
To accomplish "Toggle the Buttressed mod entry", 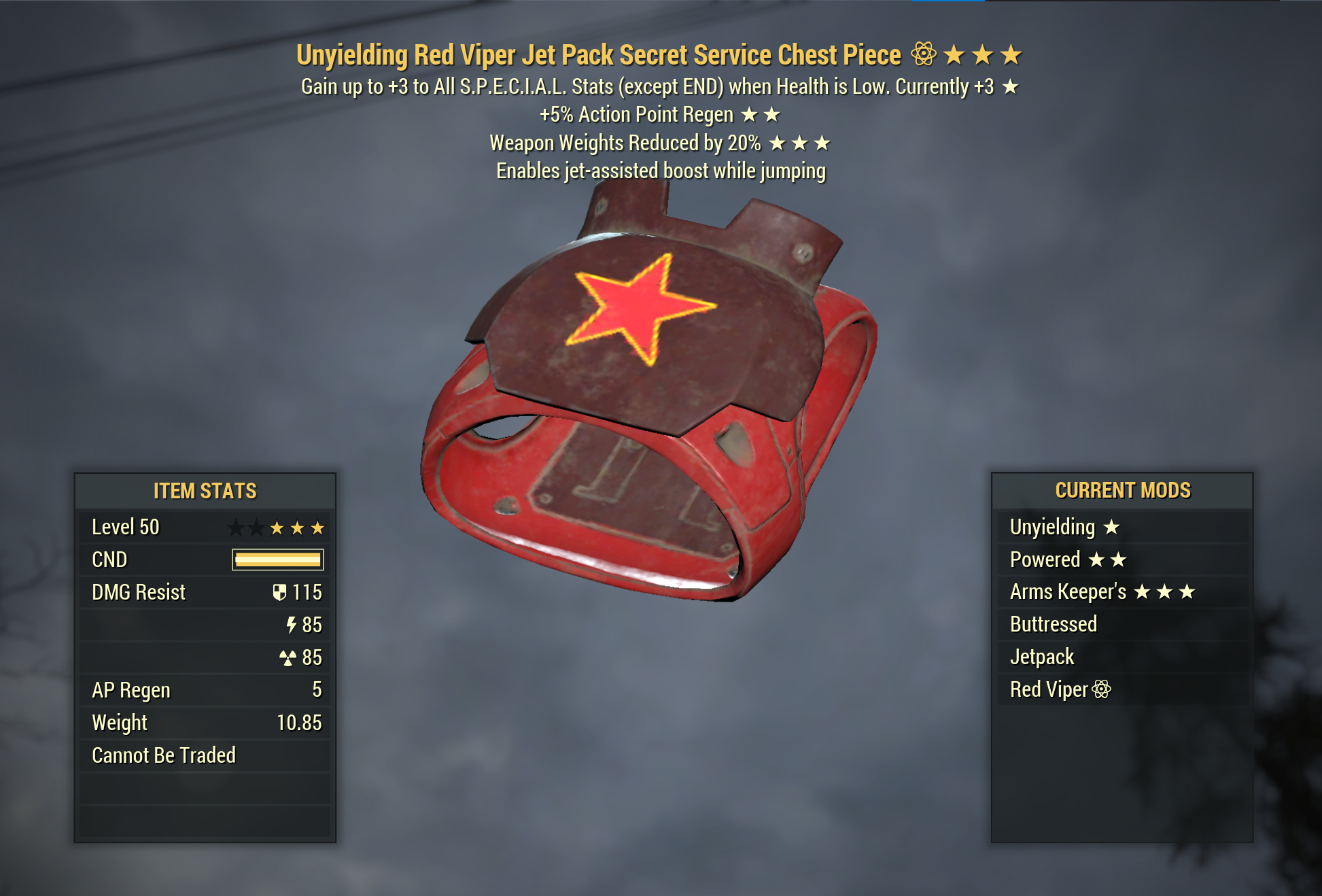I will click(x=1053, y=624).
